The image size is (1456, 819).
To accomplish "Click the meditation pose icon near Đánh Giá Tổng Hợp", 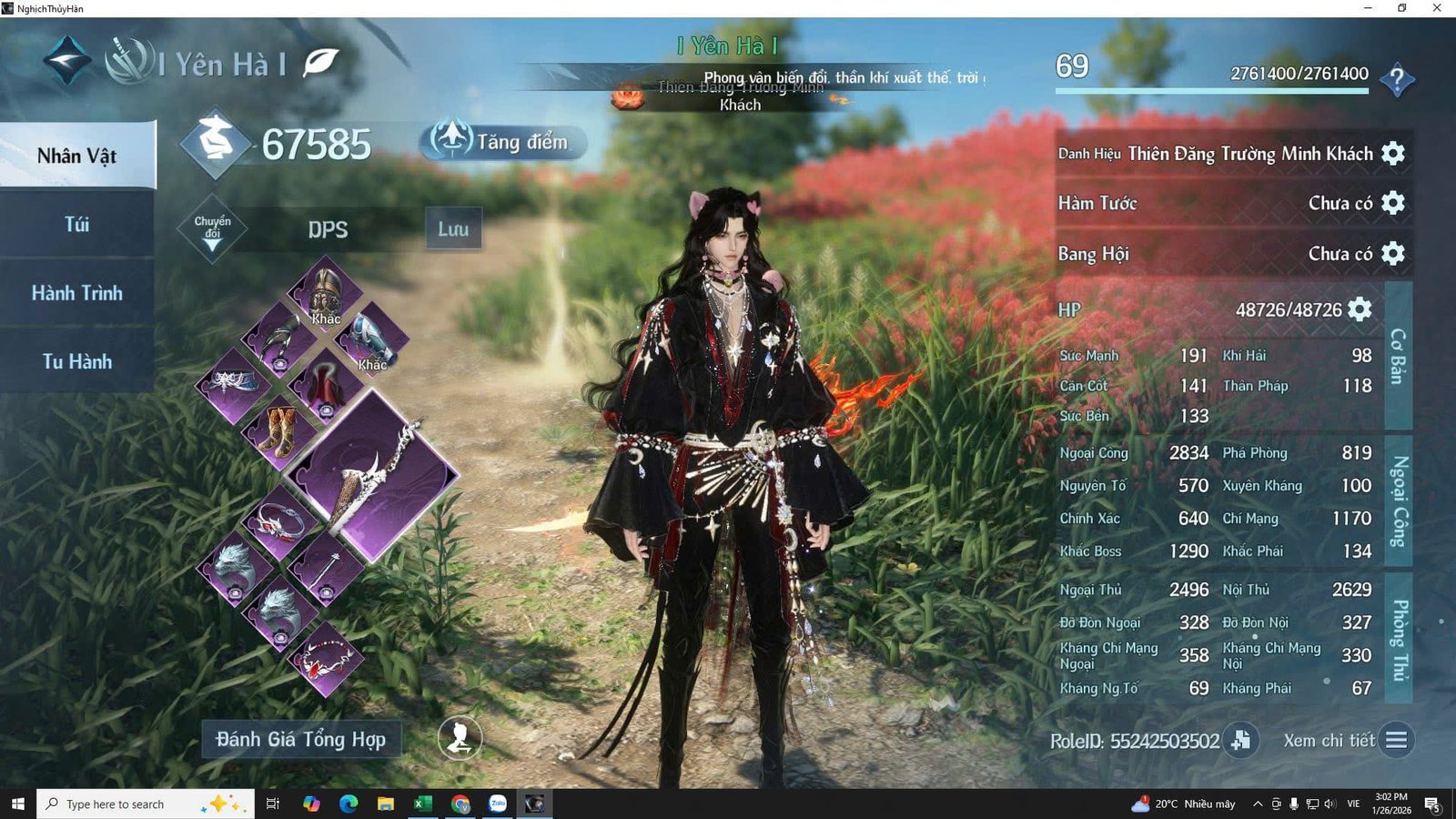I will coord(460,740).
